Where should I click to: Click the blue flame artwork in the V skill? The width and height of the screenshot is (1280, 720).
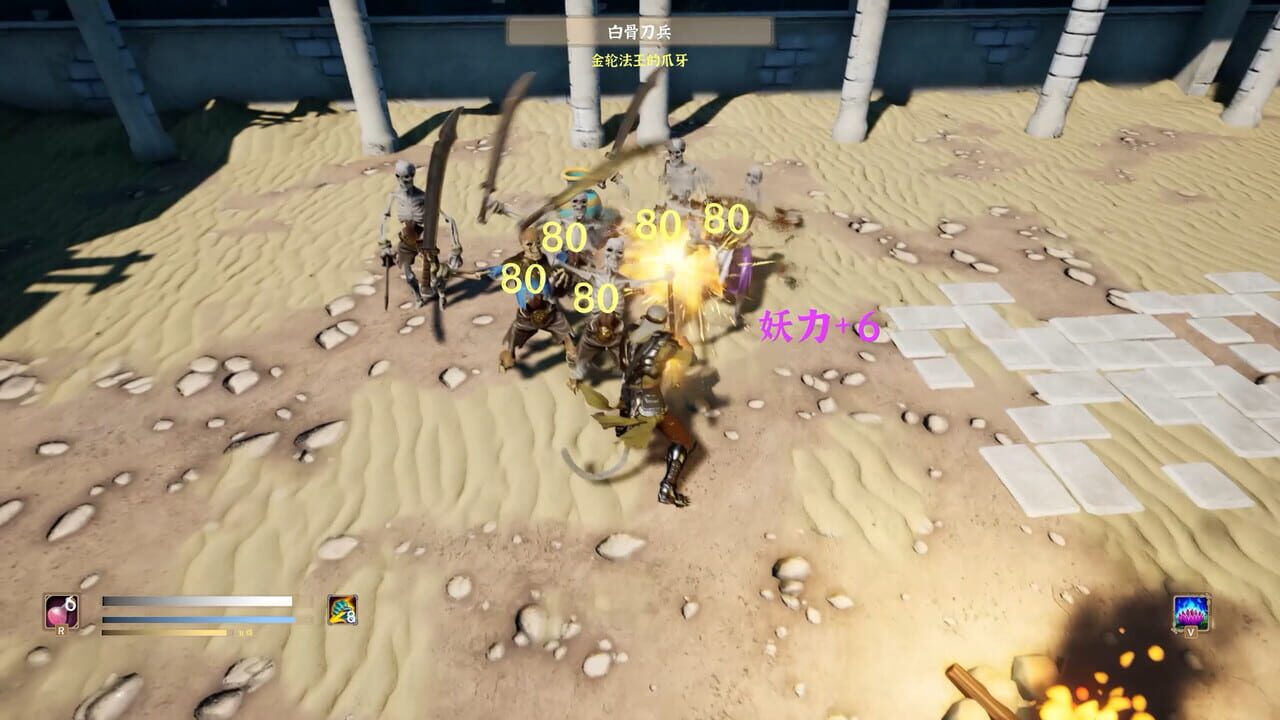[x=1190, y=602]
